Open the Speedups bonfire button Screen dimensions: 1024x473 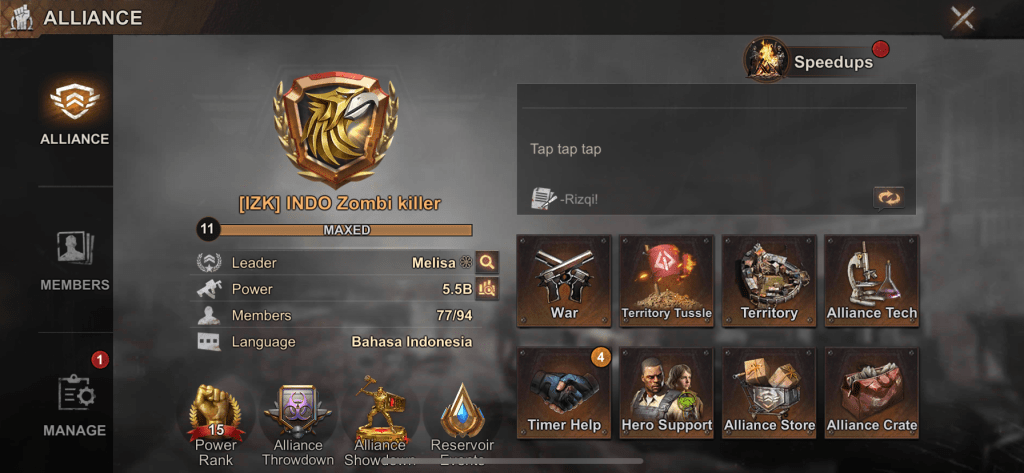(765, 61)
